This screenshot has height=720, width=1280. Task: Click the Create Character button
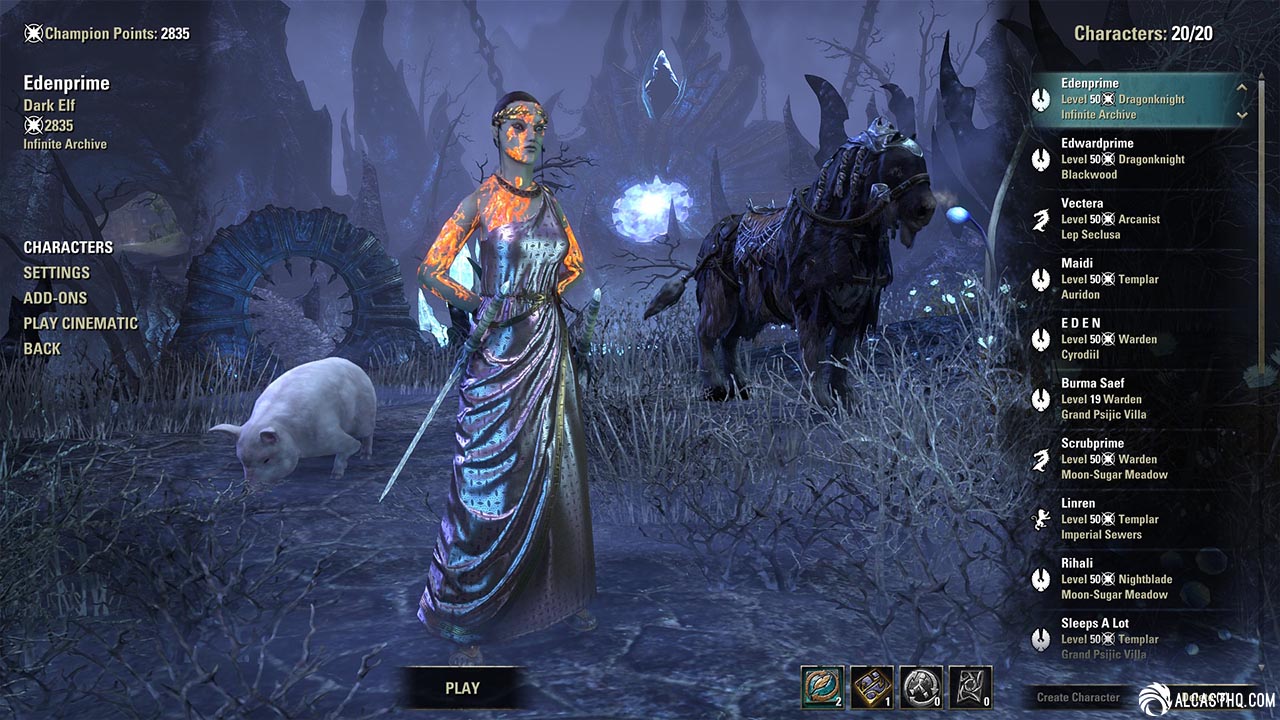pyautogui.click(x=1078, y=697)
